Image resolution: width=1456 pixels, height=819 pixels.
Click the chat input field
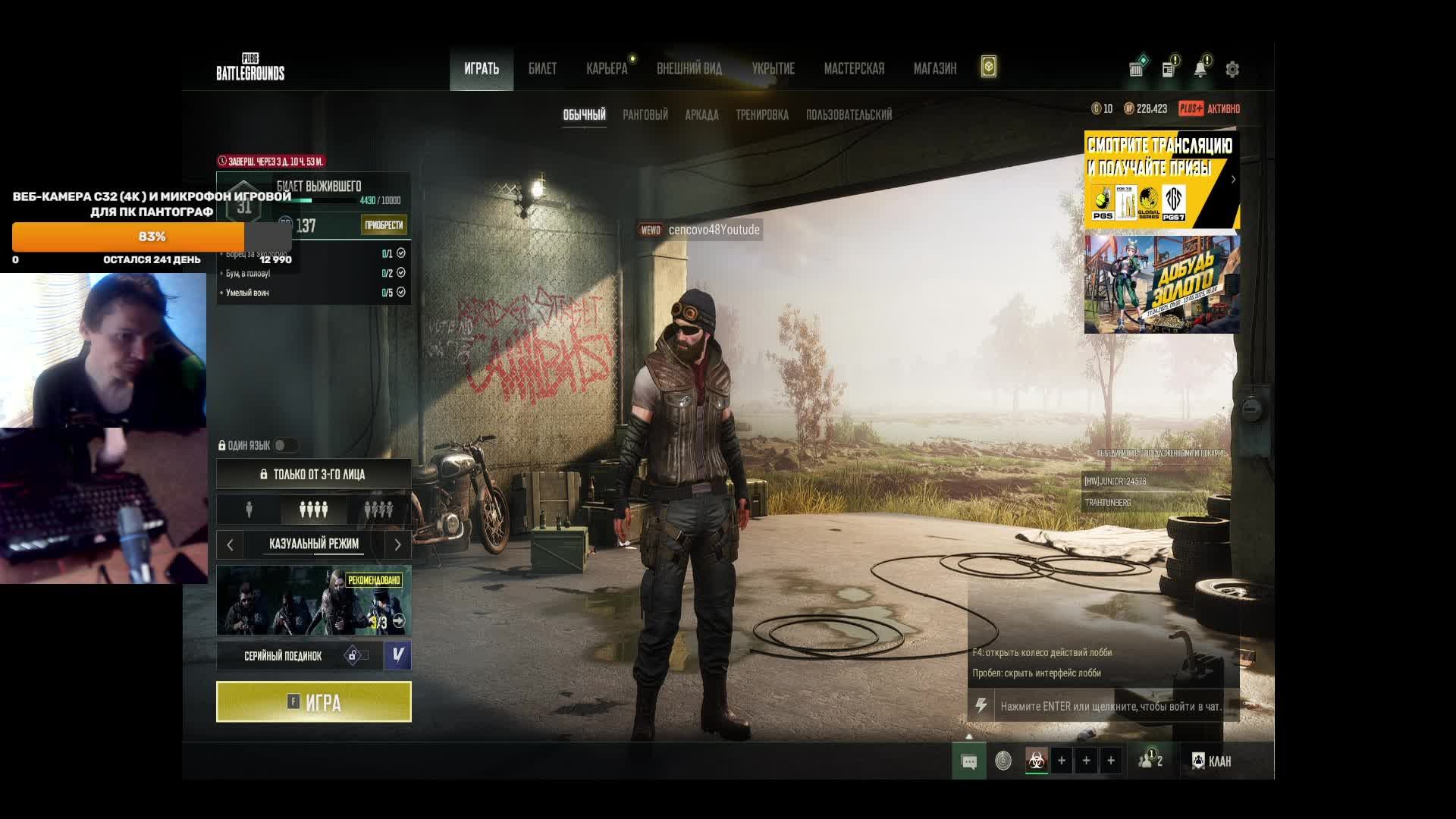(1110, 706)
